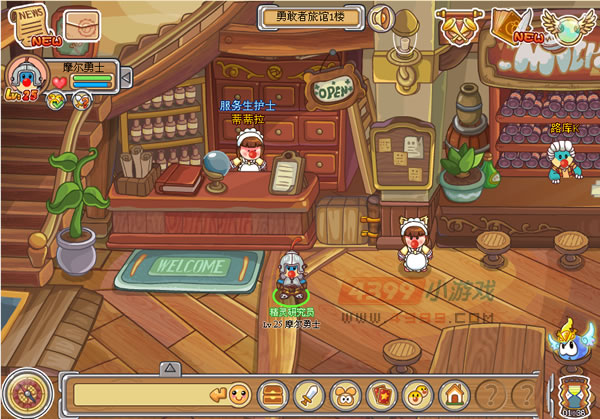Screen dimensions: 600x419
Task: Open the chat emoji picker
Action: [x=239, y=392]
